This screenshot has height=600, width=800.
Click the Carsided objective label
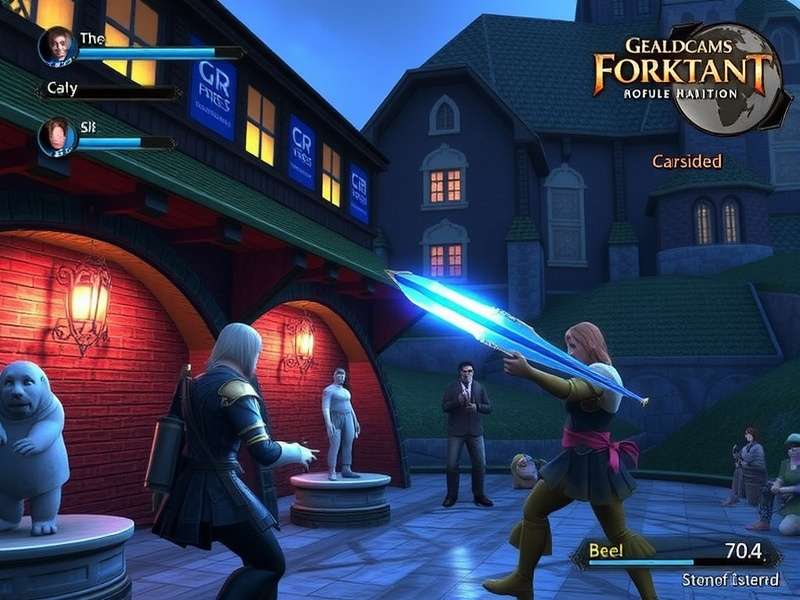(x=686, y=161)
